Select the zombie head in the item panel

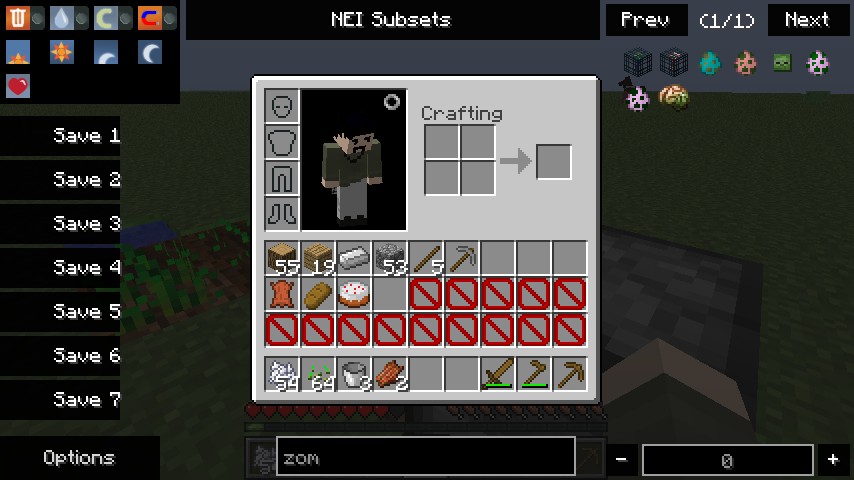tap(782, 63)
